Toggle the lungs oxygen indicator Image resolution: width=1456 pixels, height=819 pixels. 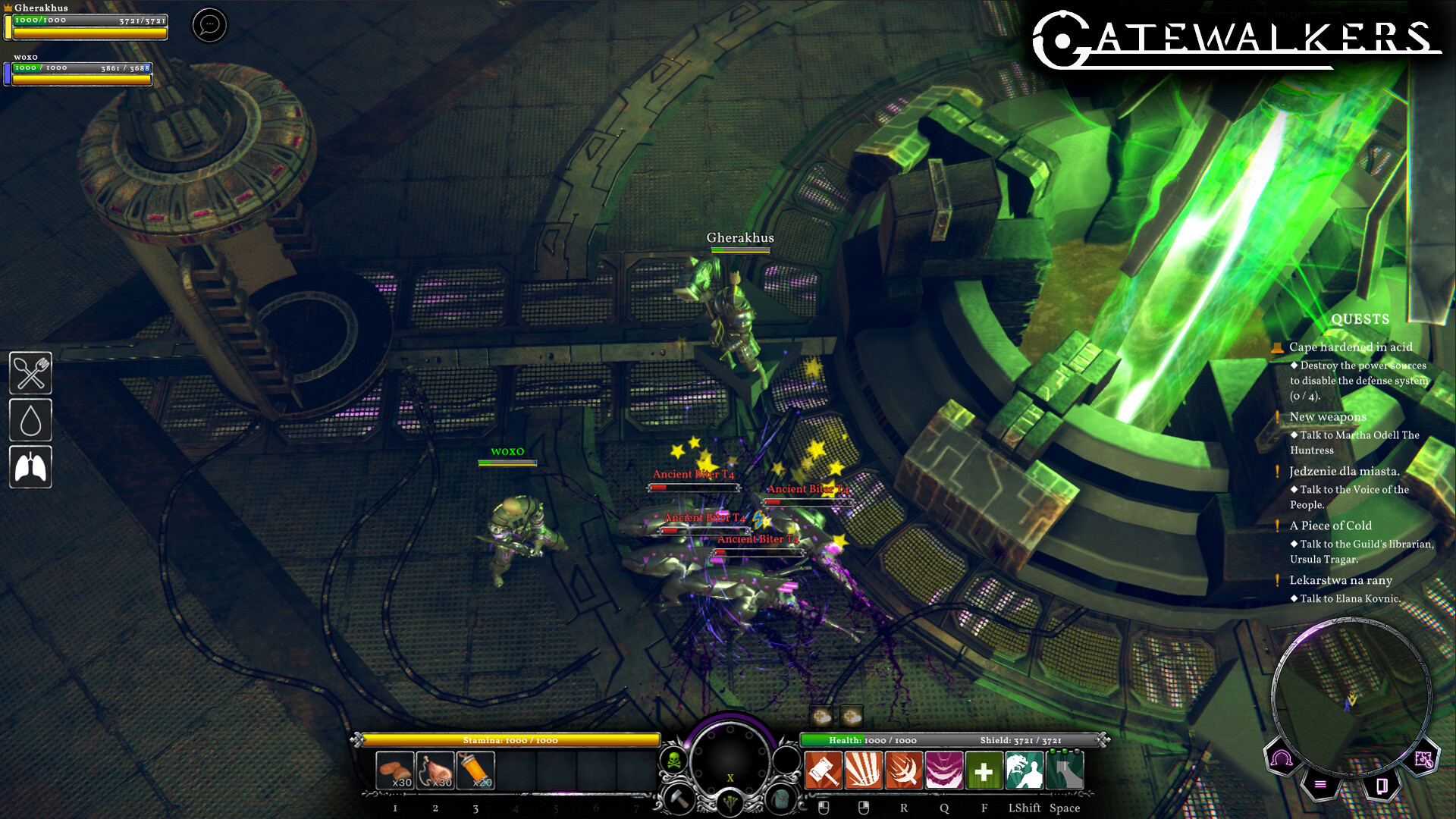click(30, 467)
